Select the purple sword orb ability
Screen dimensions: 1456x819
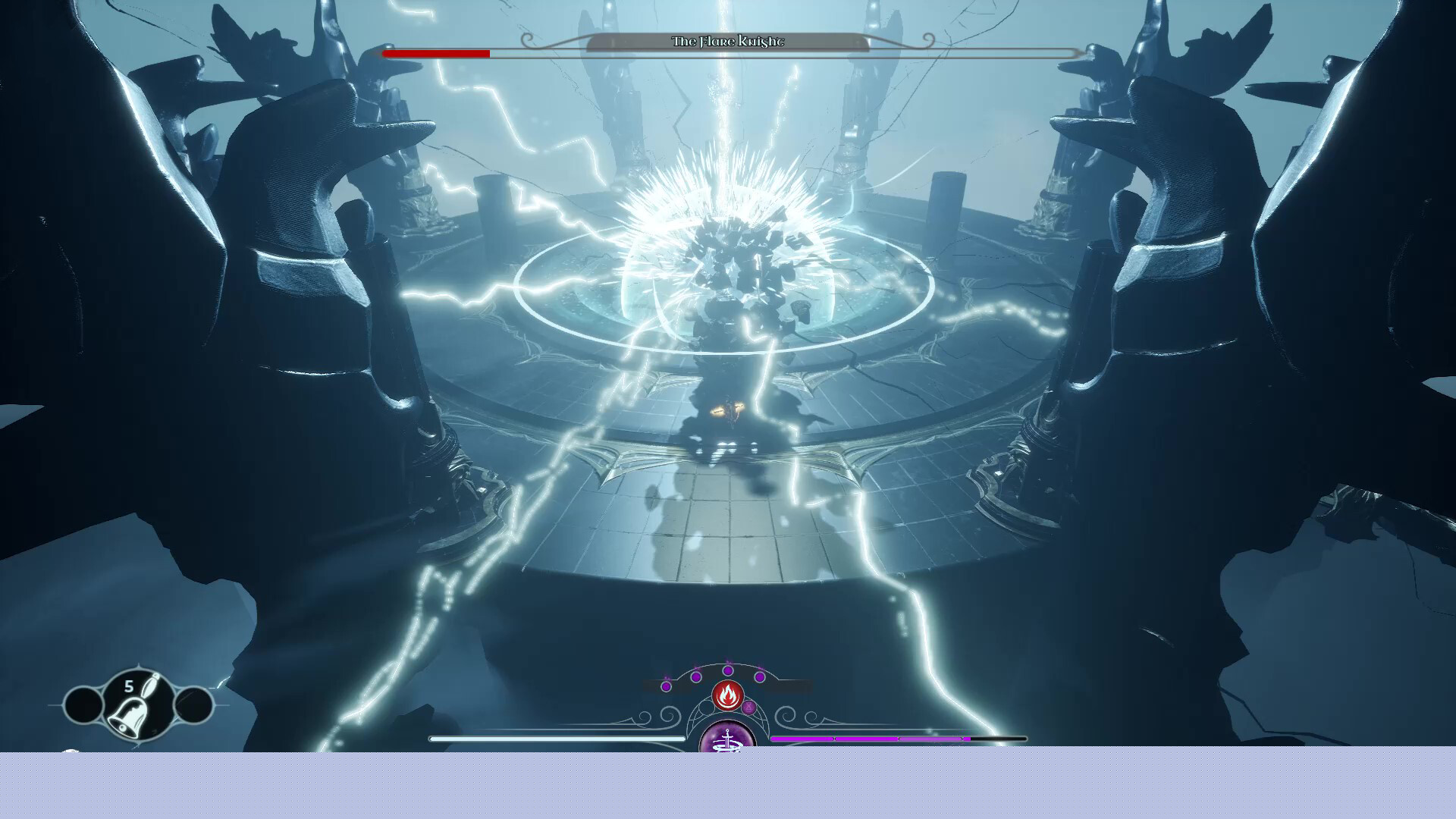pyautogui.click(x=727, y=739)
